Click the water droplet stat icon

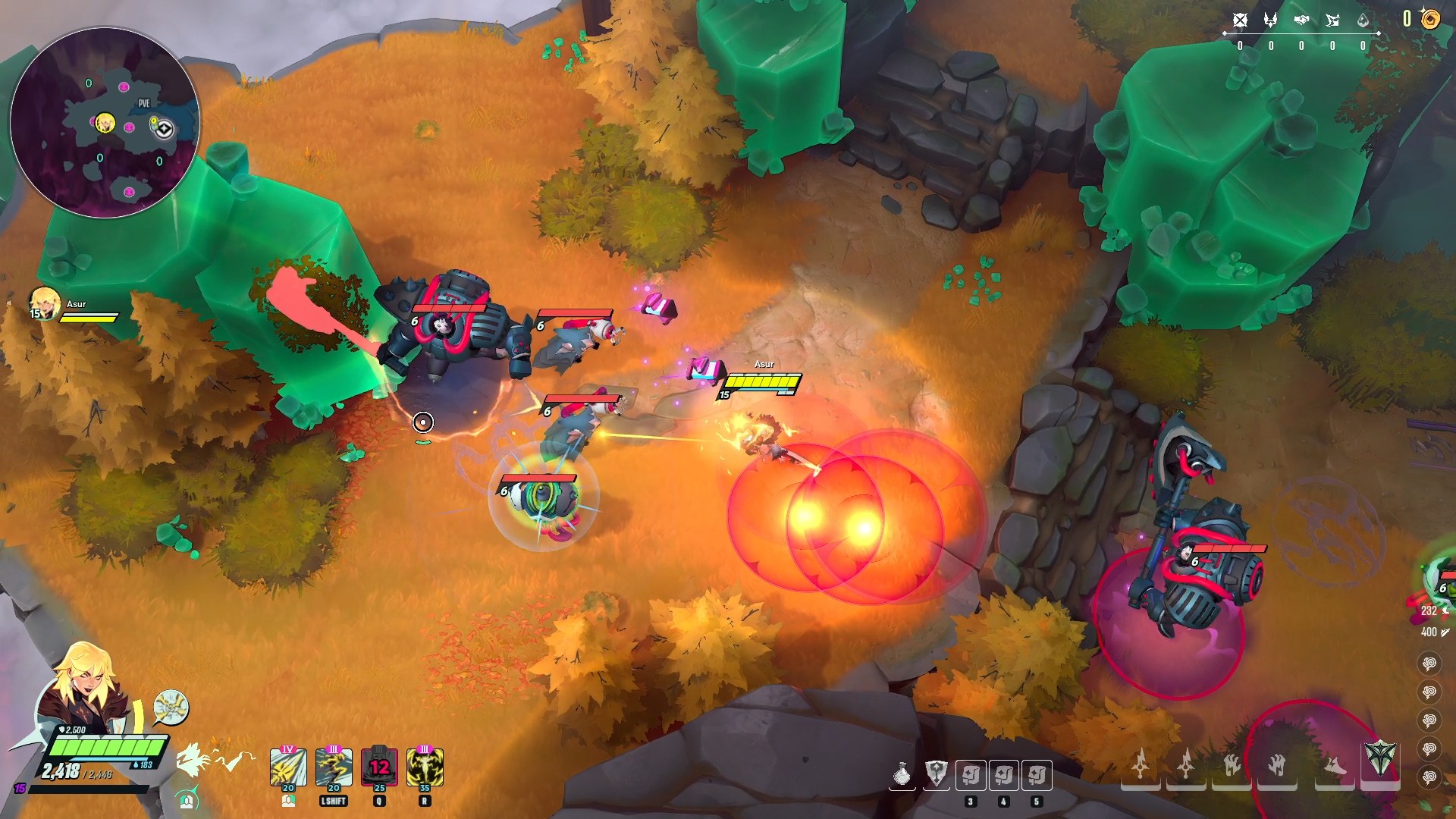[1363, 20]
